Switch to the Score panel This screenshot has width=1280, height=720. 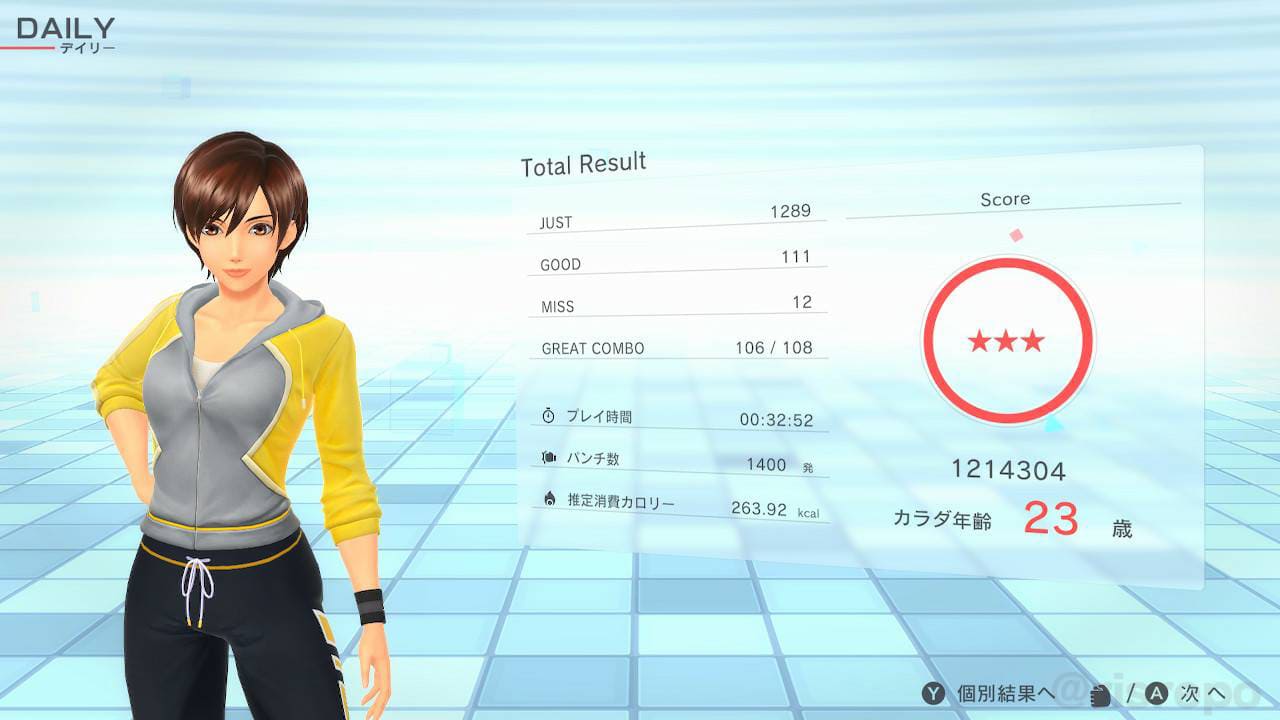(x=1006, y=199)
